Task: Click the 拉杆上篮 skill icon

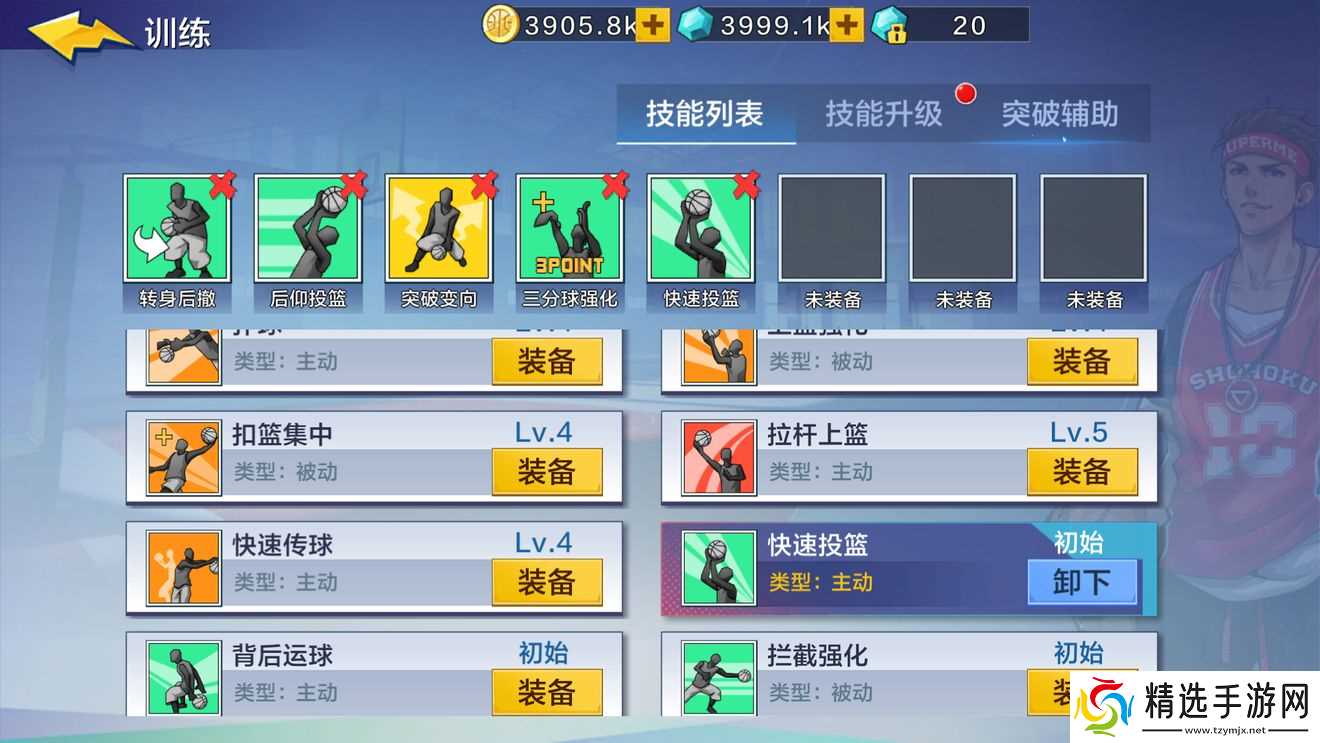Action: coord(718,456)
